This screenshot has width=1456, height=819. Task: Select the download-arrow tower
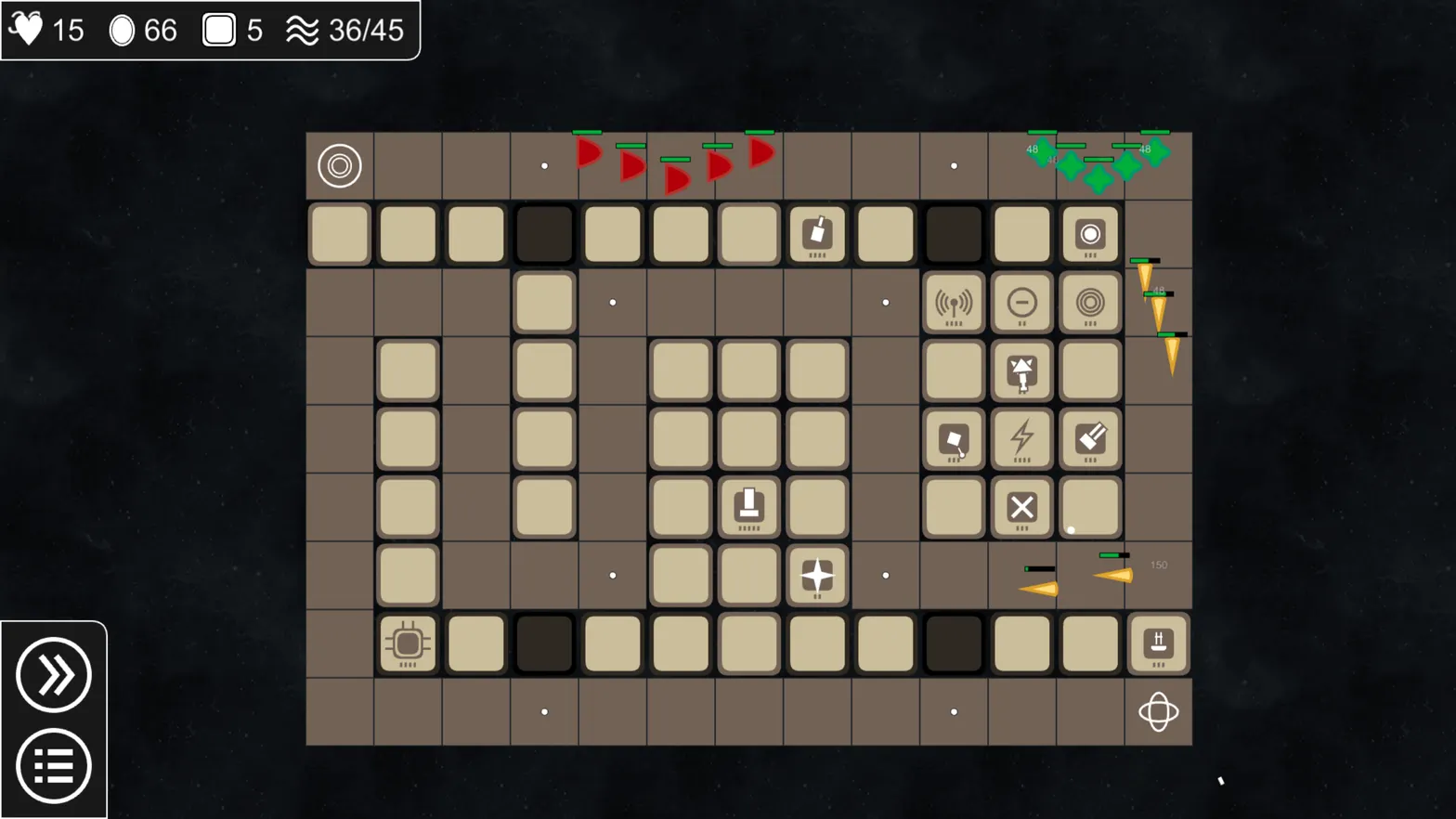tap(748, 508)
